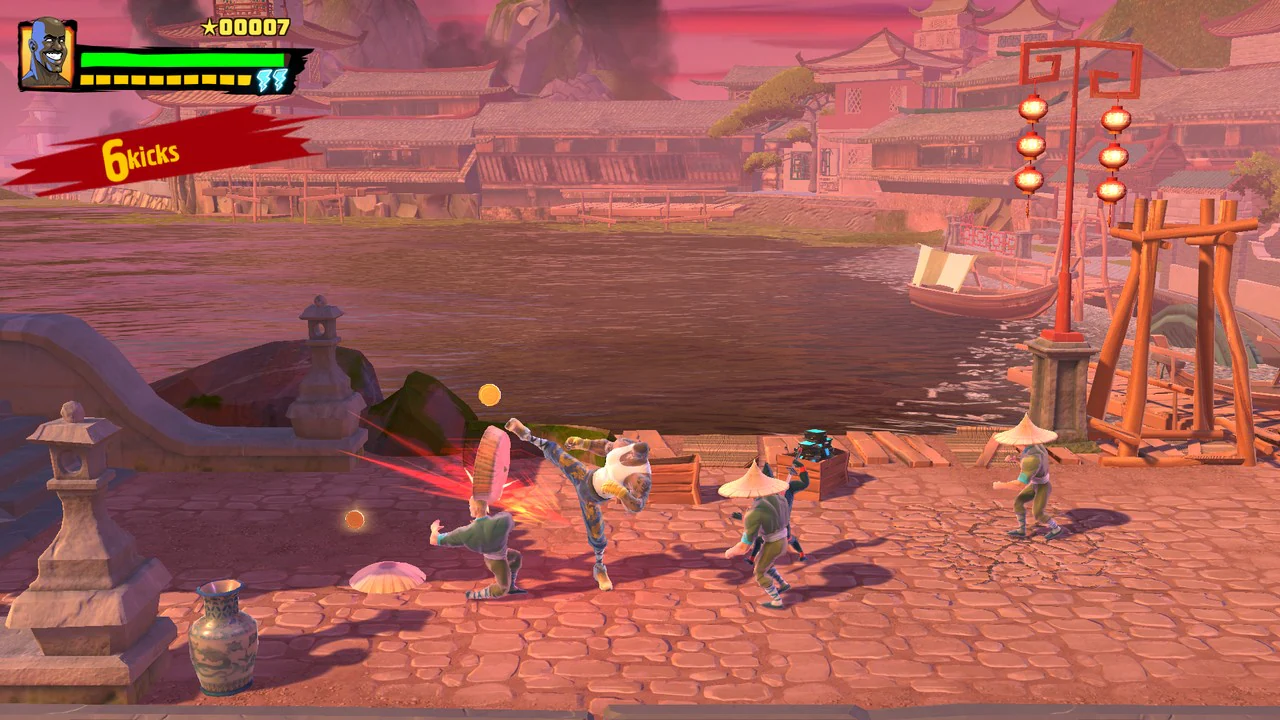Click the floating gold coin above the enemy

(488, 394)
